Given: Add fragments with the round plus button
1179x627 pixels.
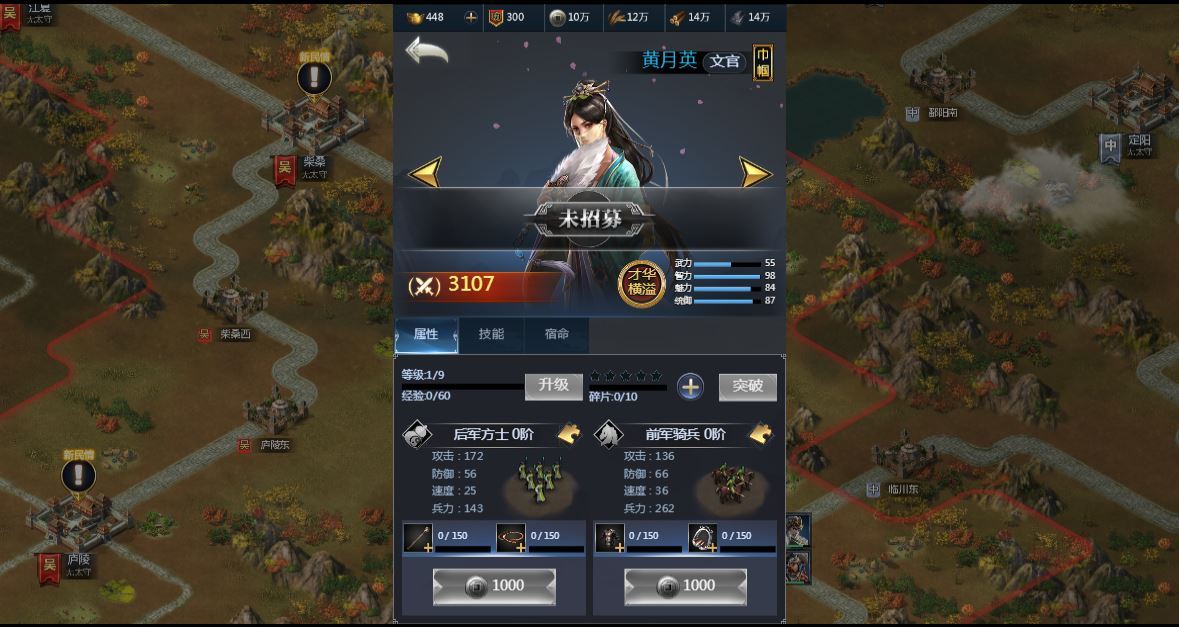Looking at the screenshot, I should coord(690,387).
